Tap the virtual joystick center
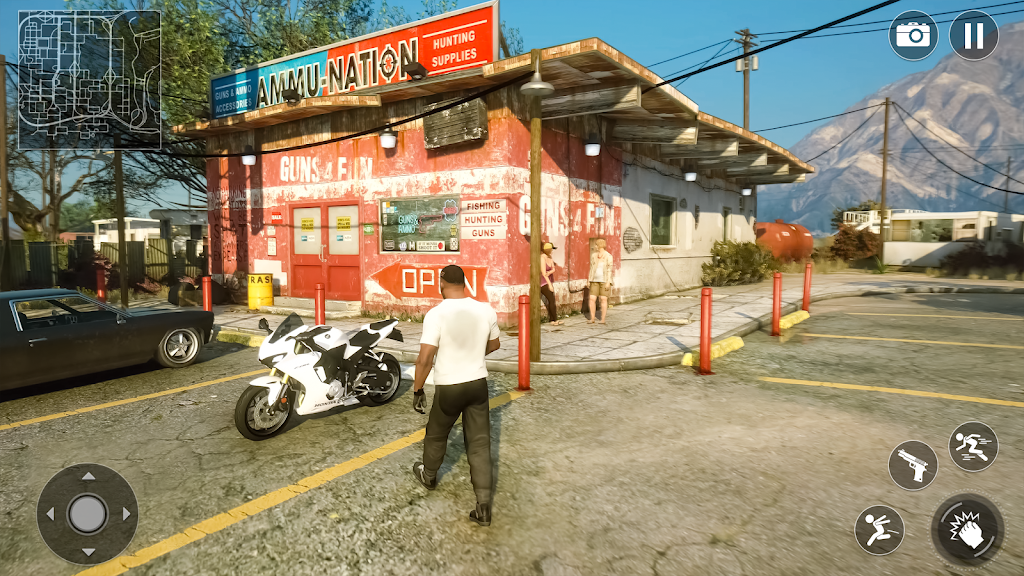Viewport: 1024px width, 576px height. (88, 514)
